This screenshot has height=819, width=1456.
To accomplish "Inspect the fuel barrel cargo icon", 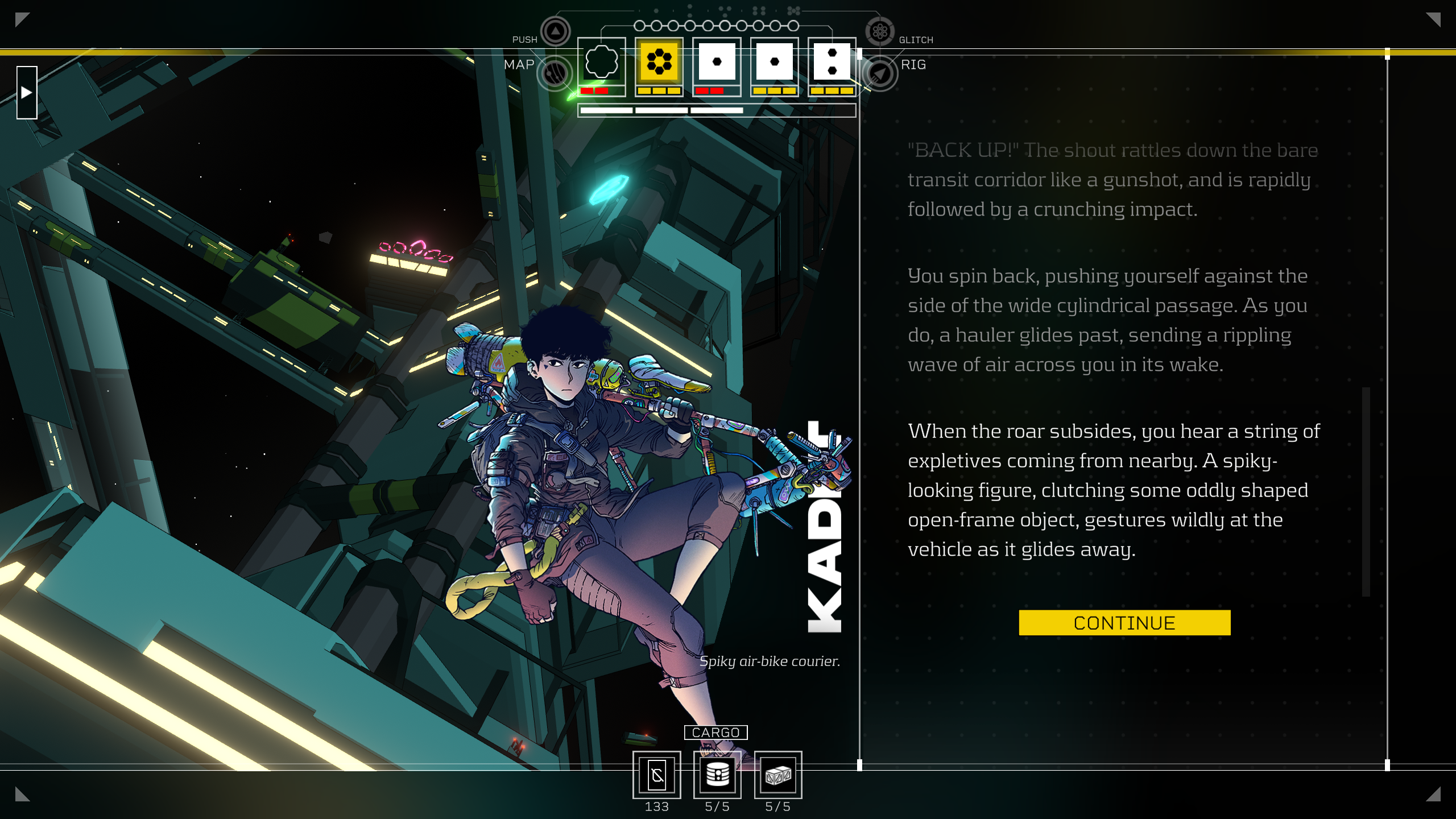I will (717, 775).
